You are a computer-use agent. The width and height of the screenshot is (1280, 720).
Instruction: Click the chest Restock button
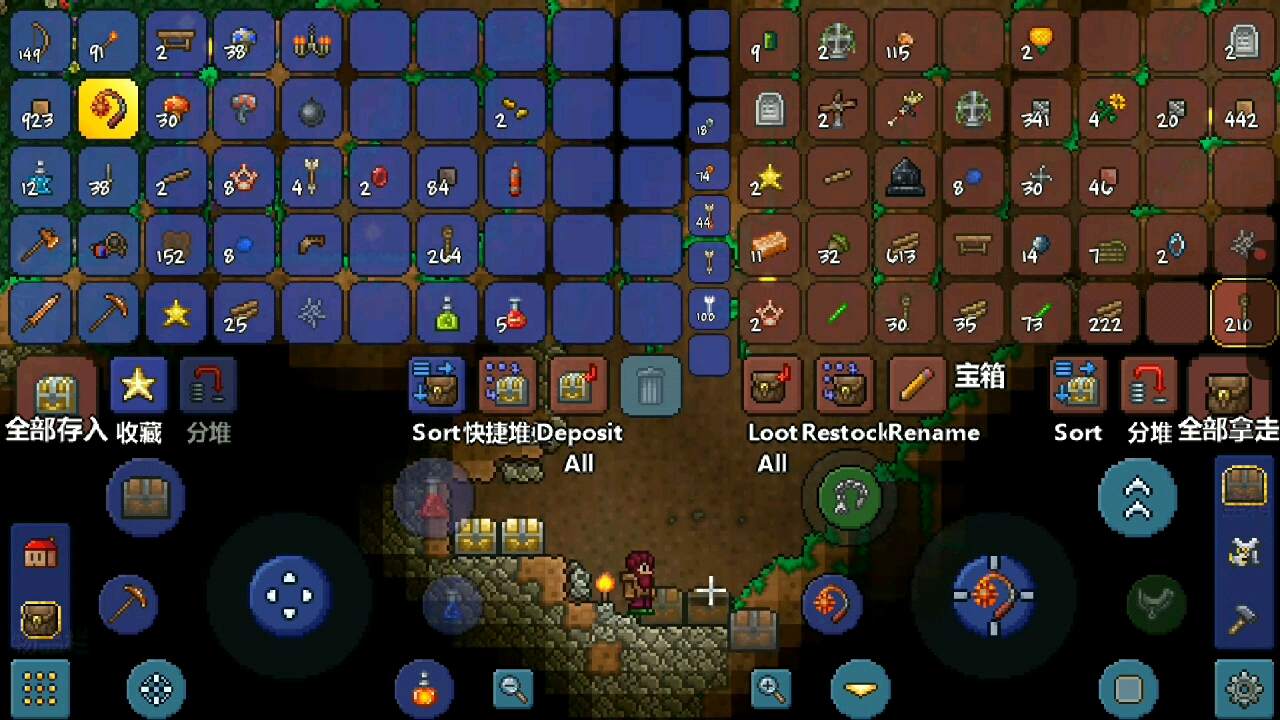click(x=844, y=386)
